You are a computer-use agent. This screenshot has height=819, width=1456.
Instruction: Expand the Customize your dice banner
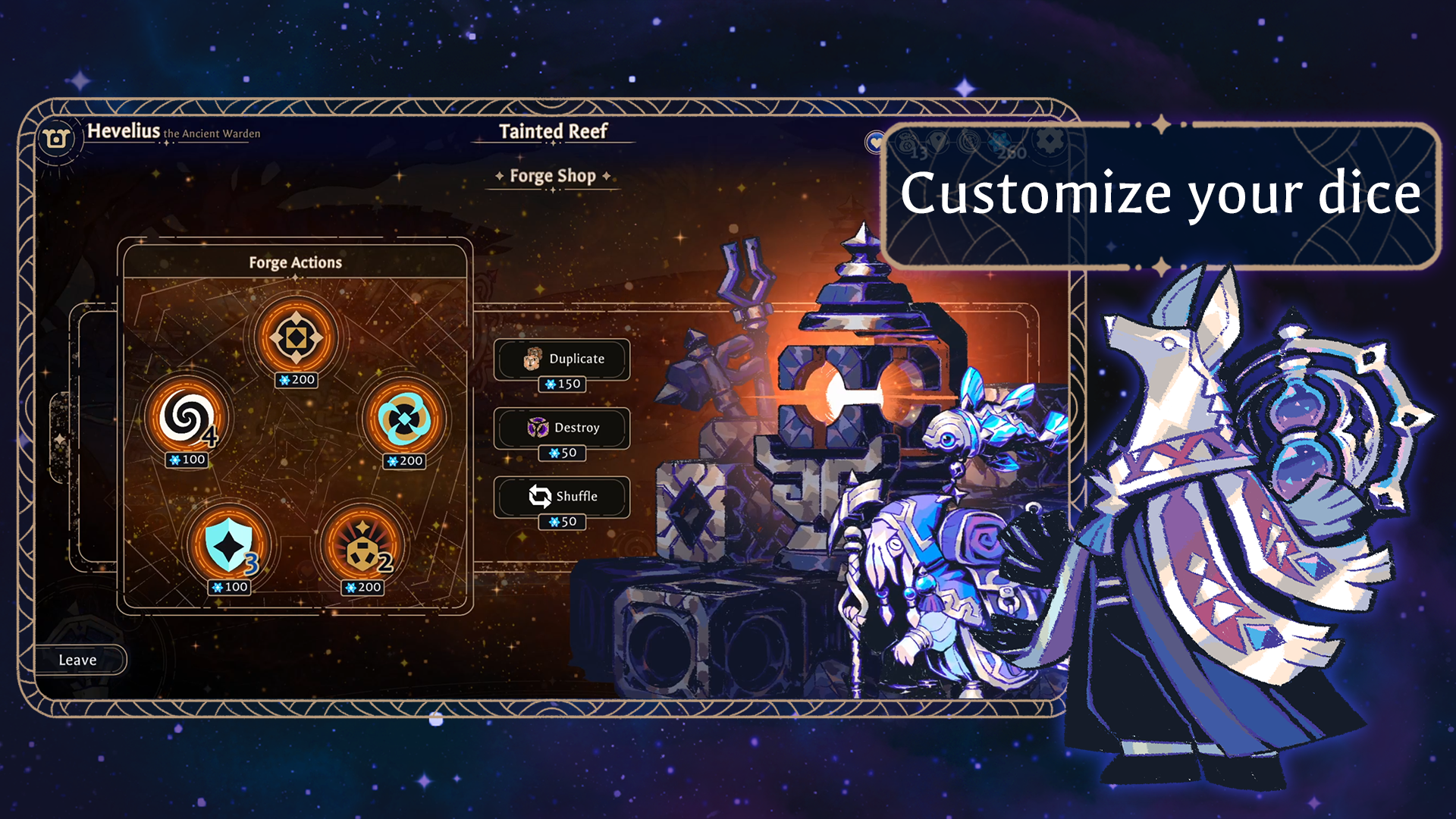coord(1162,194)
